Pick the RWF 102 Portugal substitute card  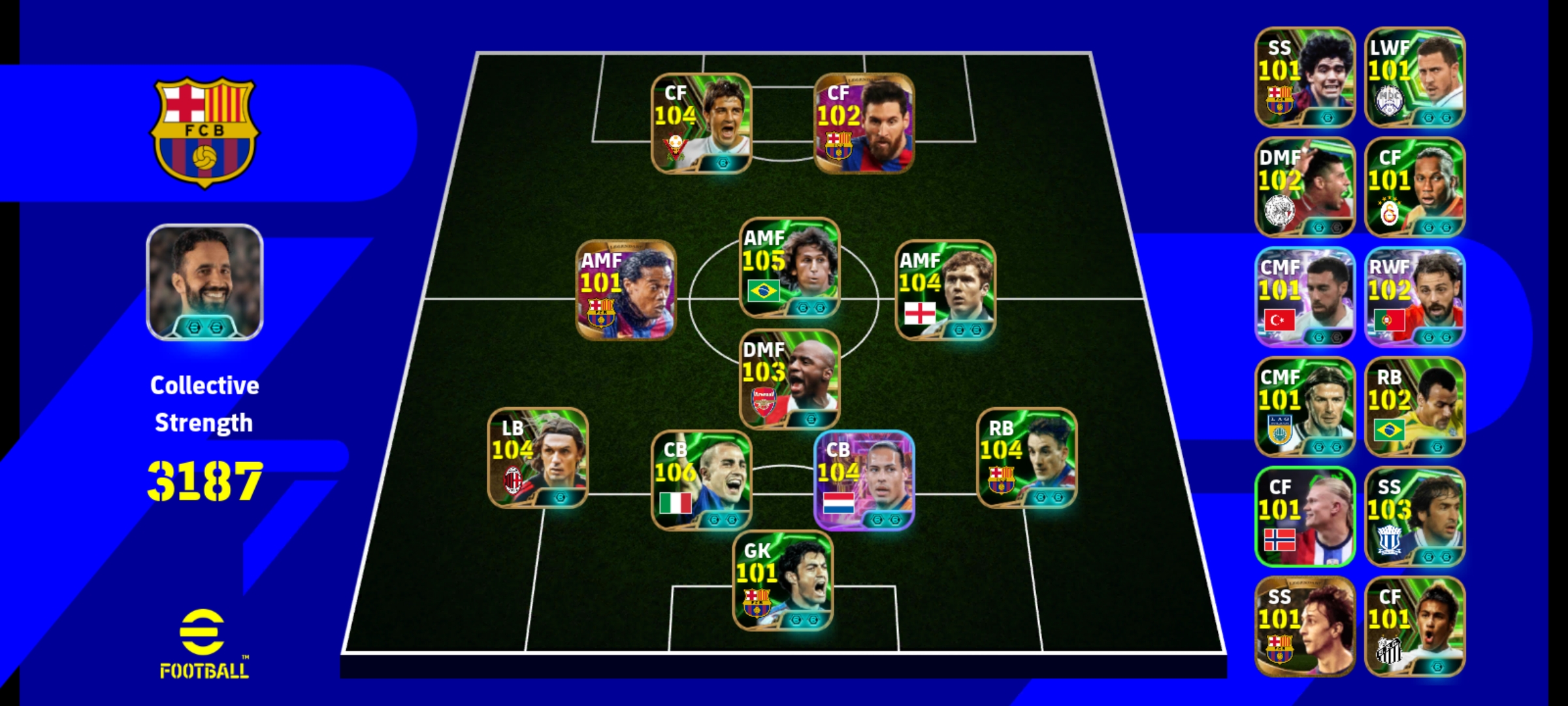(1414, 297)
